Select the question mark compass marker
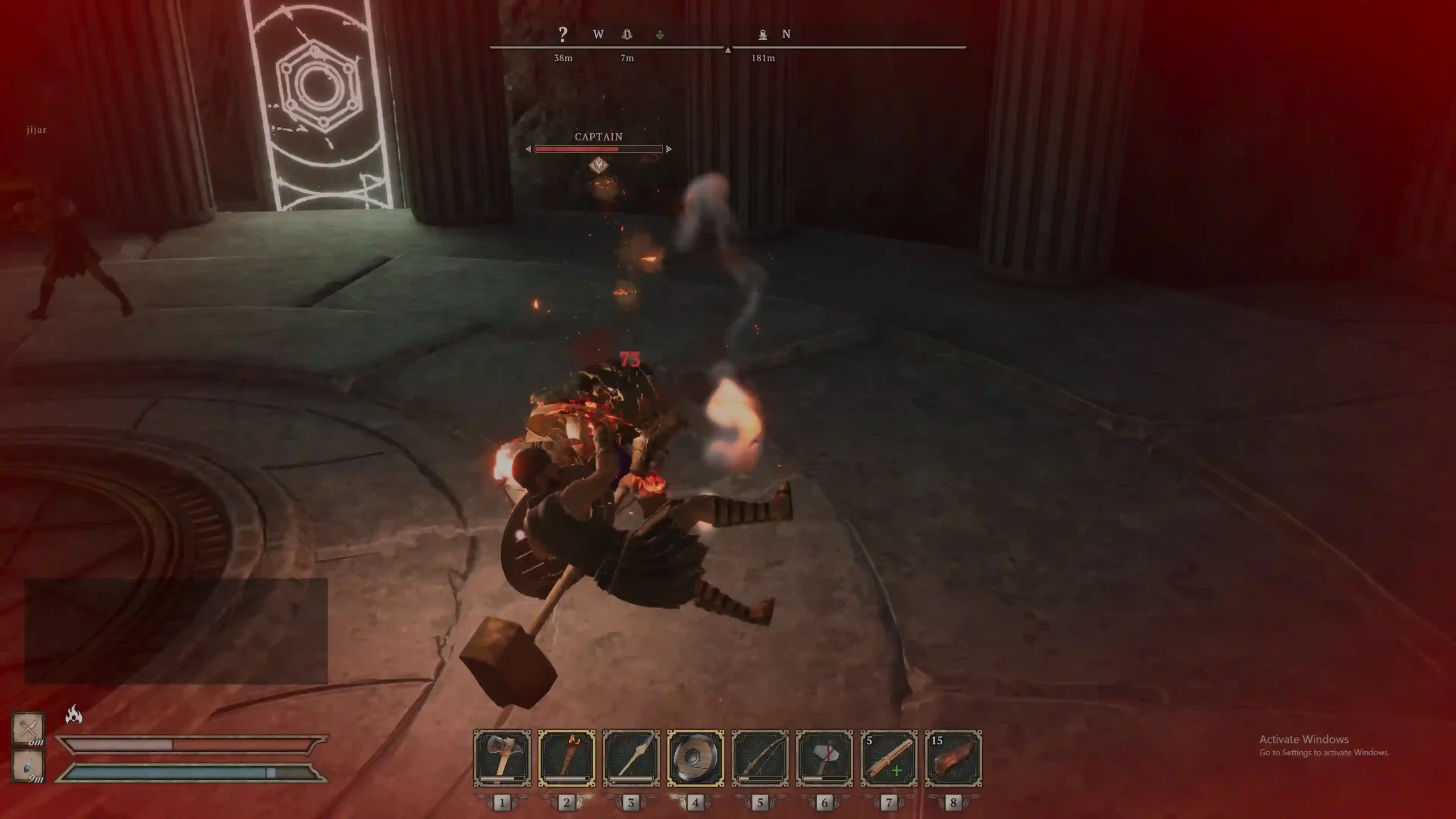 [x=562, y=35]
